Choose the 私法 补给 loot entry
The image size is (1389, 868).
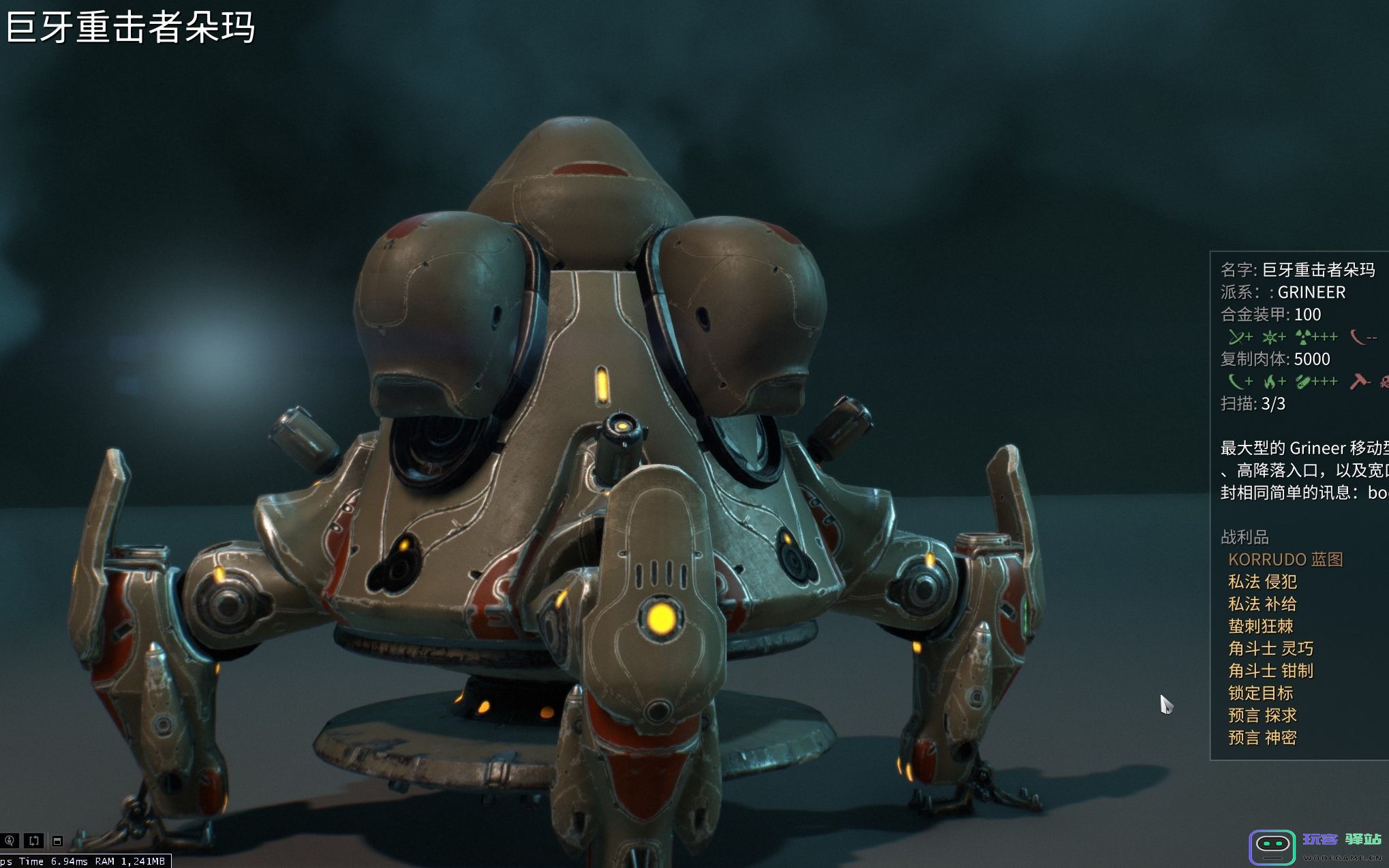(1262, 604)
